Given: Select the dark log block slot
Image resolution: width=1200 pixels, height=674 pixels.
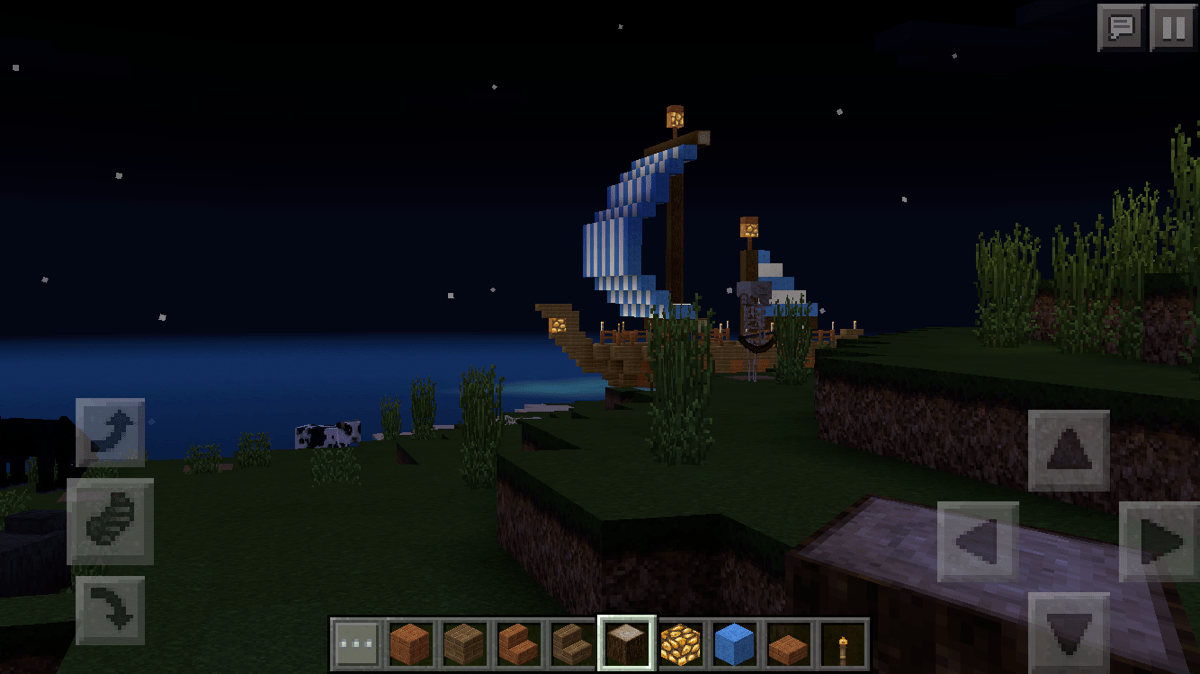Looking at the screenshot, I should pos(627,643).
